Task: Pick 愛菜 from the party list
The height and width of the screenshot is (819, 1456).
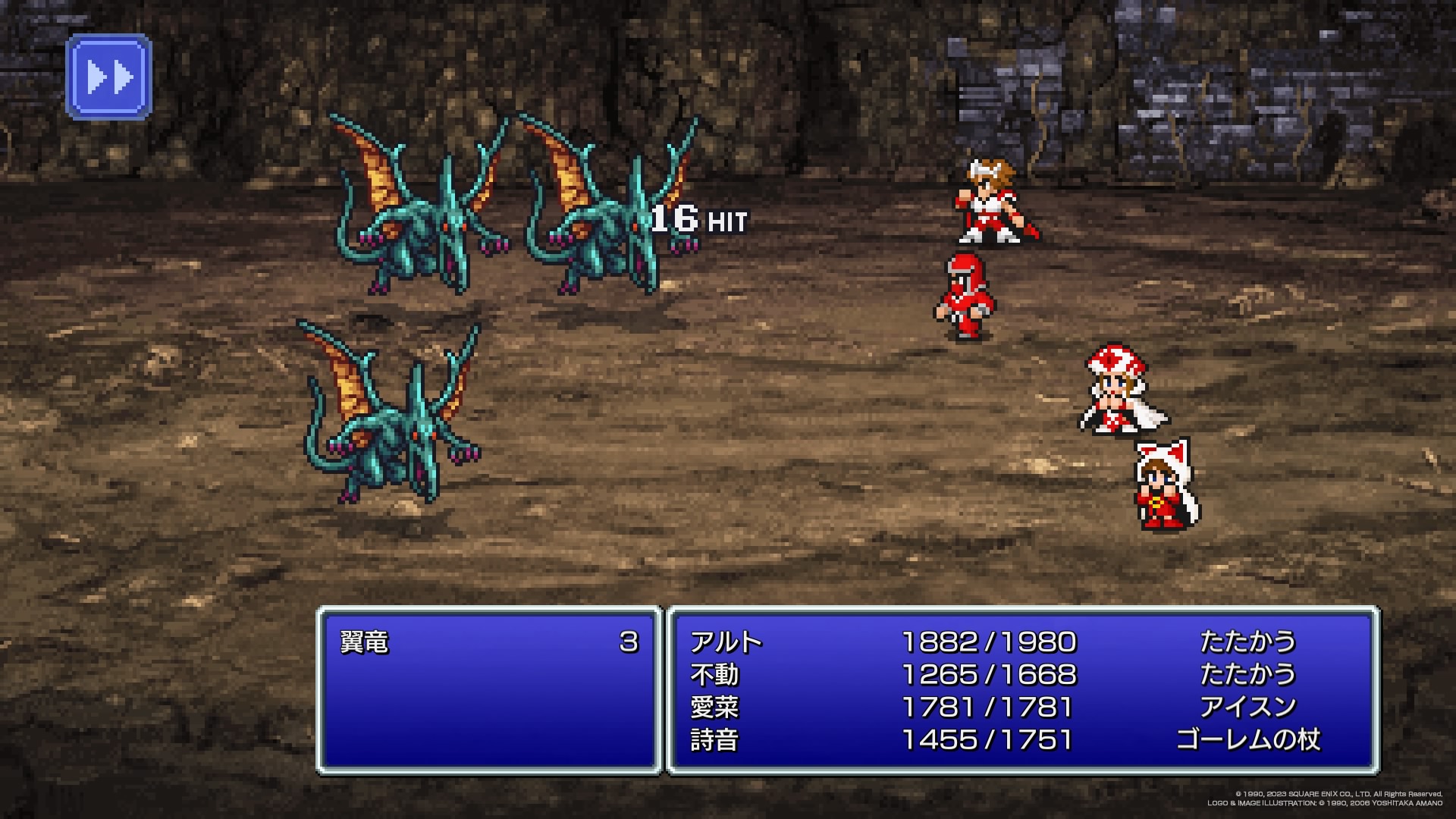Action: click(714, 708)
